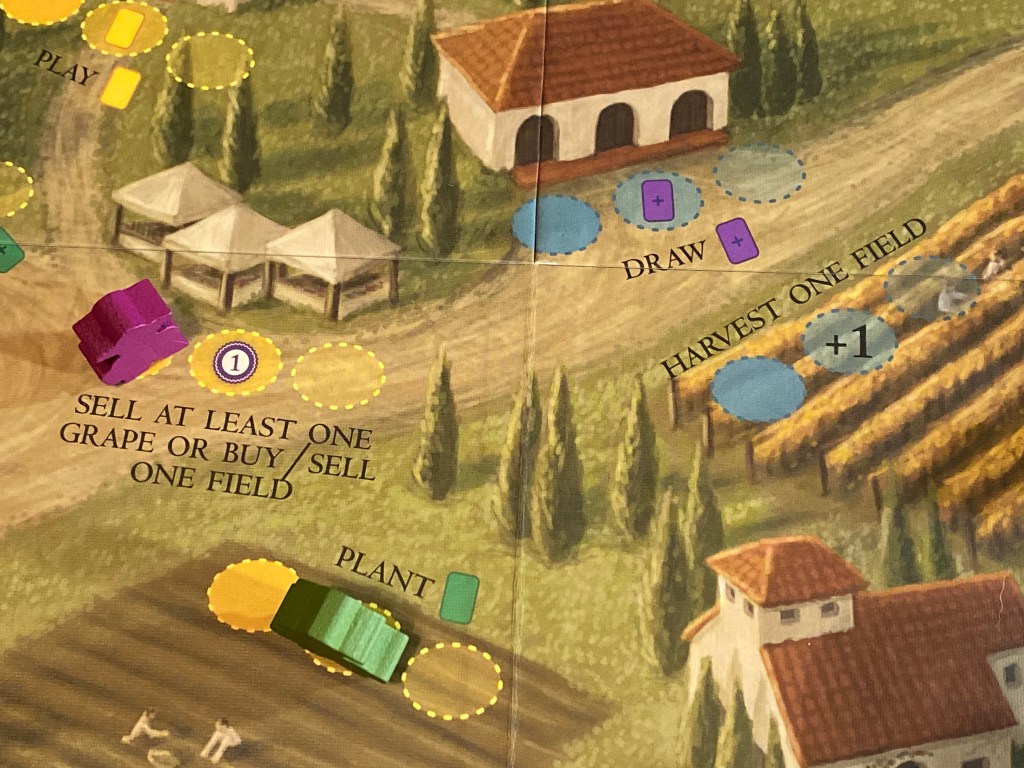Choose the empty Plant space right of the green meeple
This screenshot has height=768, width=1024.
click(452, 680)
